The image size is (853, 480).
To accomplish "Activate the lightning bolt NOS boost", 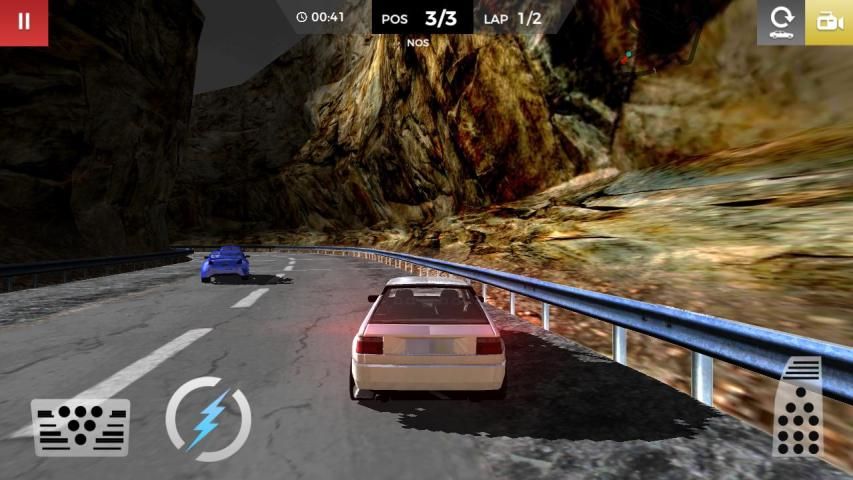I will (x=208, y=419).
